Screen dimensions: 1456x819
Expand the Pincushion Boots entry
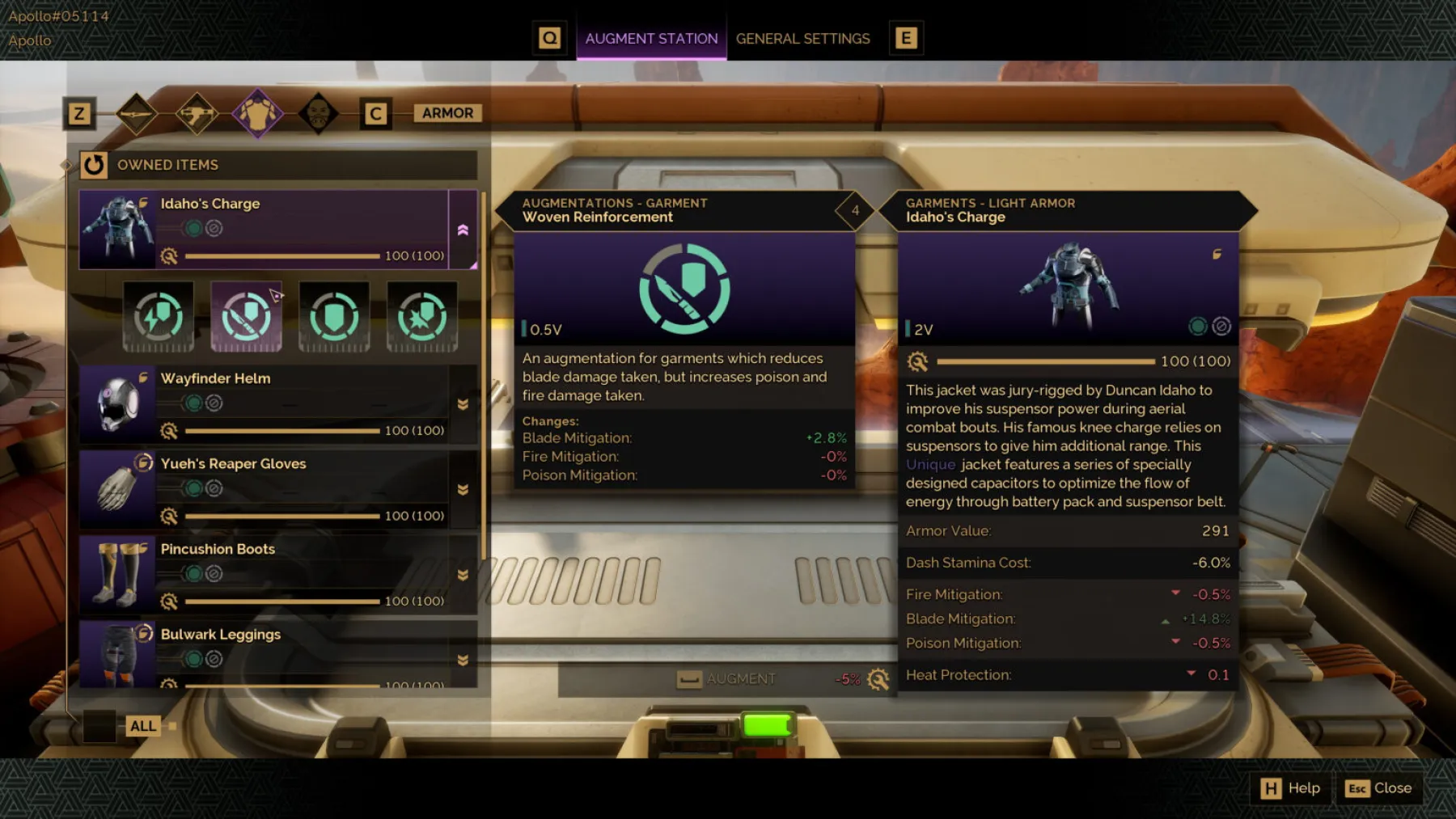pos(463,573)
